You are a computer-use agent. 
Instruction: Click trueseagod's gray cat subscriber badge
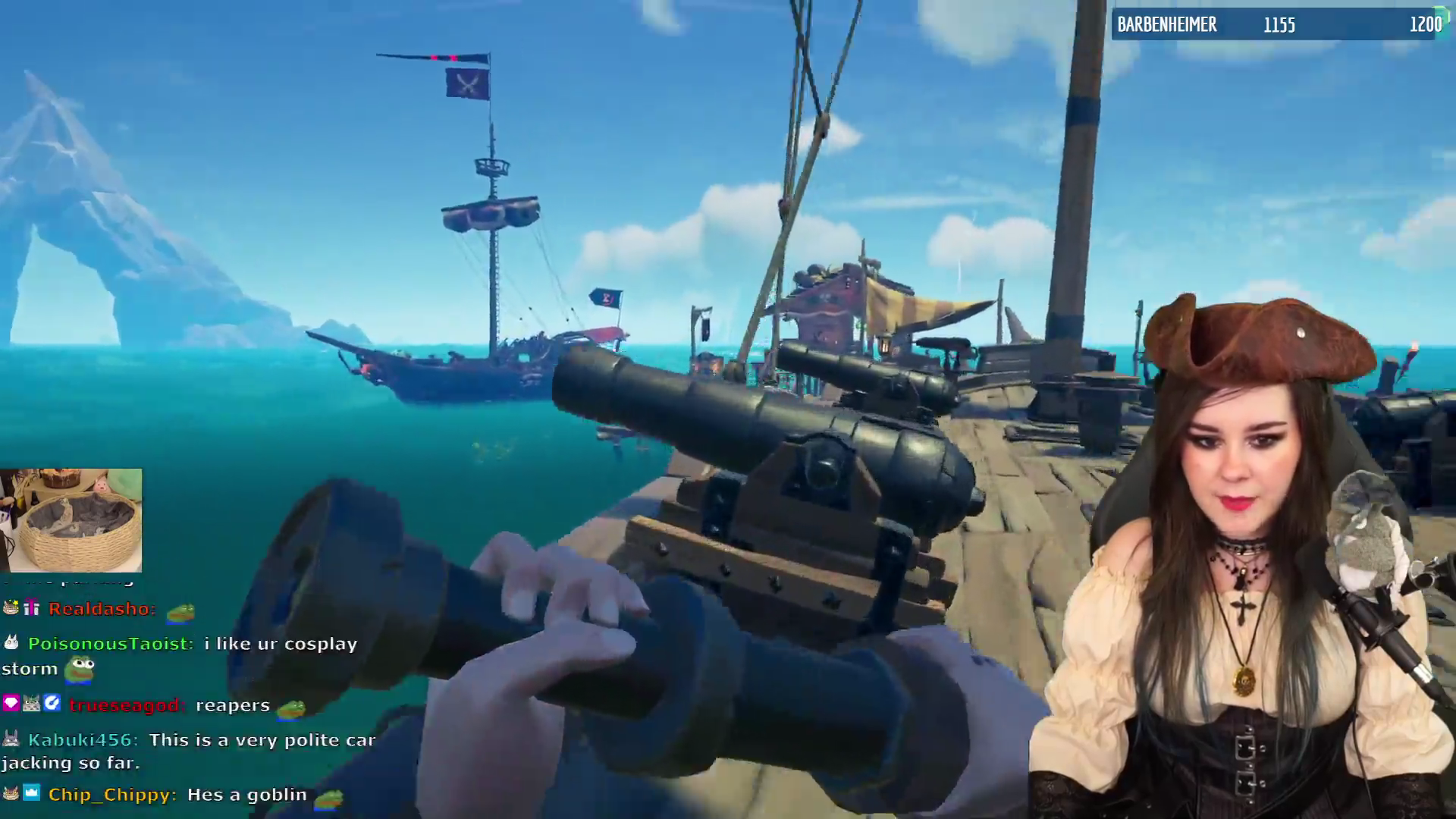(31, 703)
